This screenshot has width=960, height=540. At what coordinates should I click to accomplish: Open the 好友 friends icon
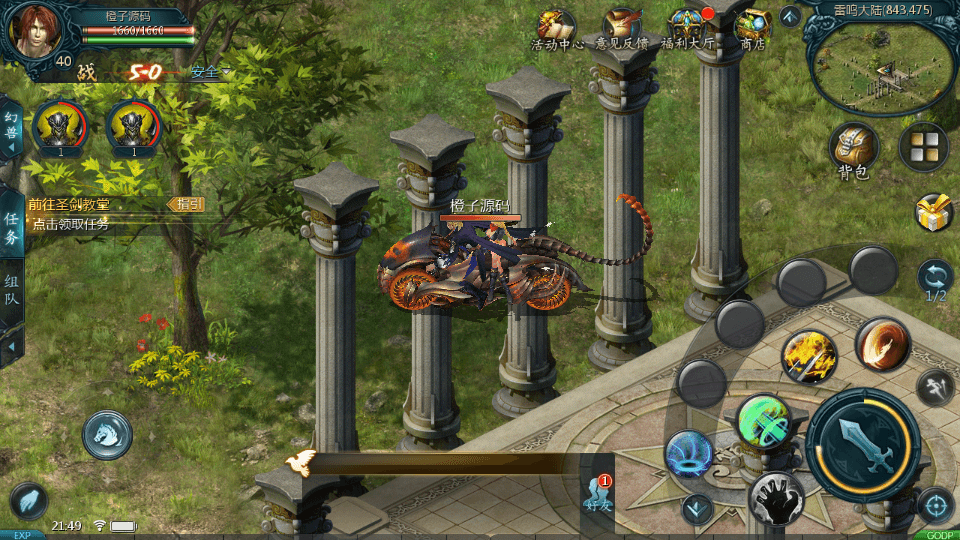point(597,494)
